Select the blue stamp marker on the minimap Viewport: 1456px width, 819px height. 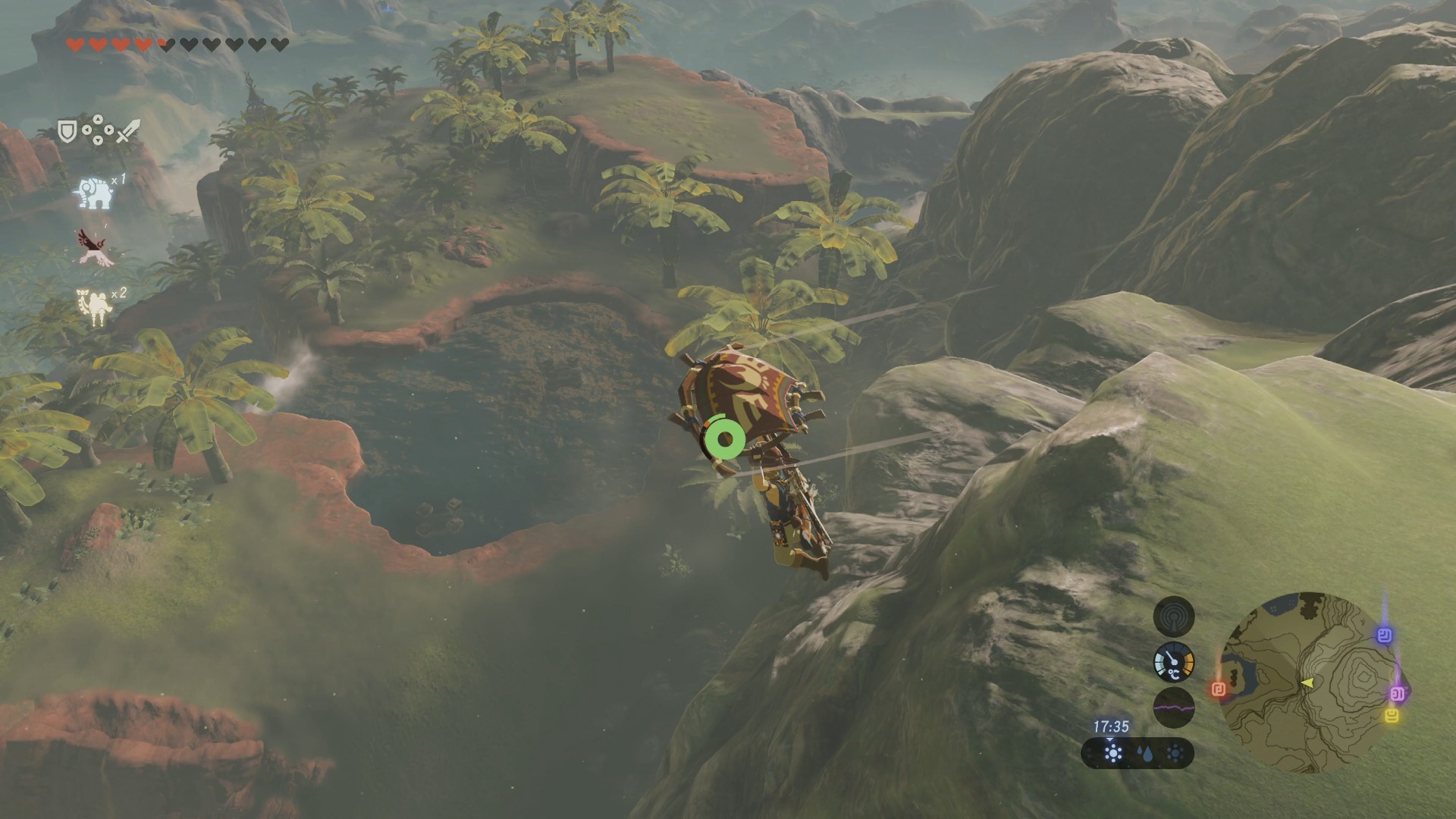(1385, 635)
